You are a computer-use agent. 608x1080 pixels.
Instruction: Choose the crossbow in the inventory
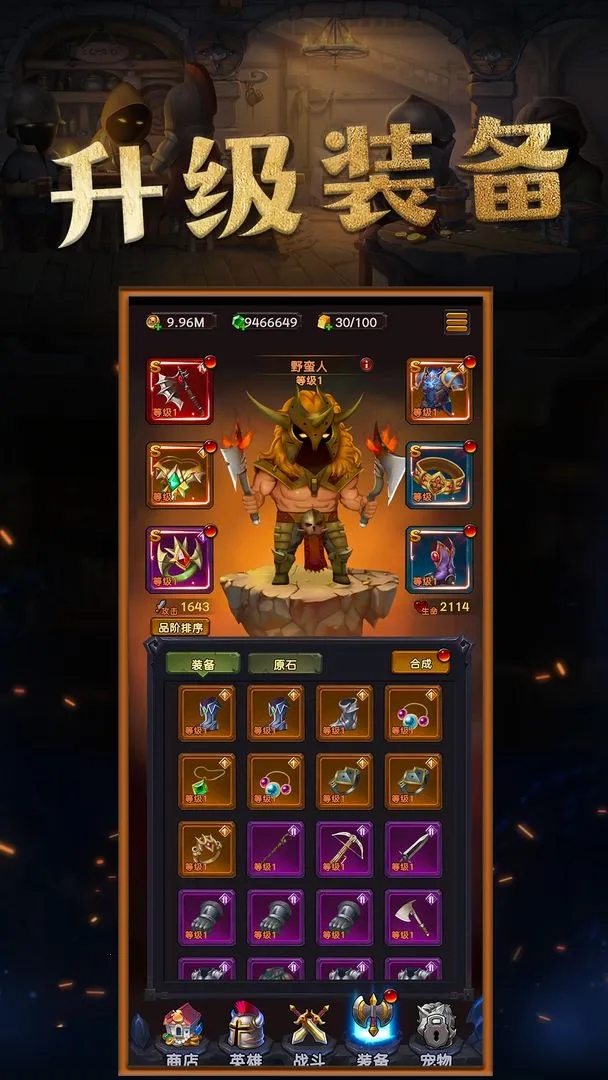click(x=345, y=849)
